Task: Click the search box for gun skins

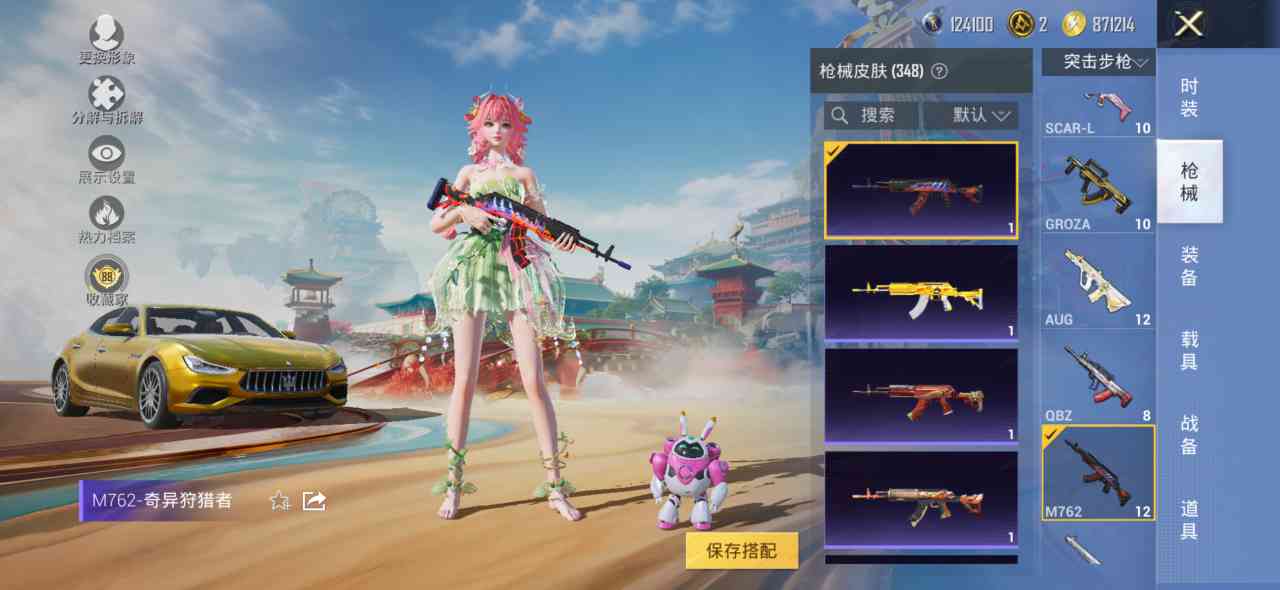Action: point(868,115)
